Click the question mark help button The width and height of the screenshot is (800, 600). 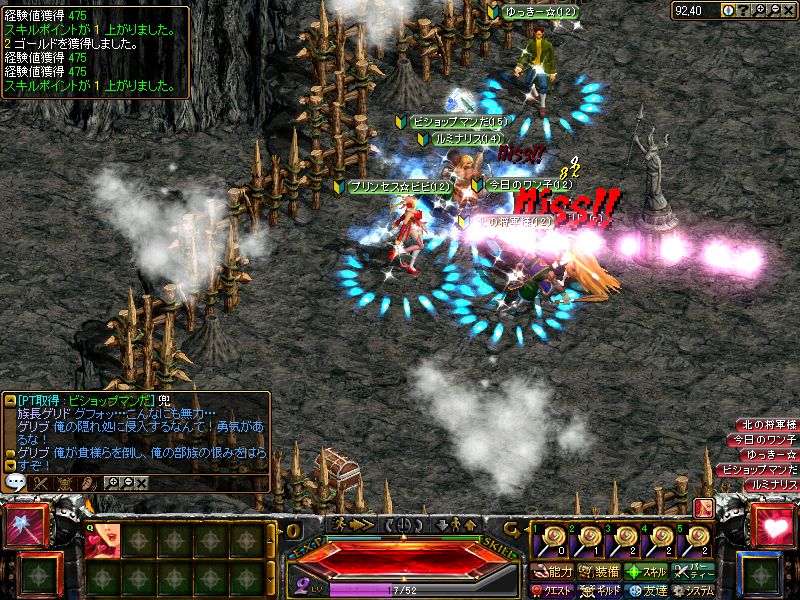pos(742,10)
